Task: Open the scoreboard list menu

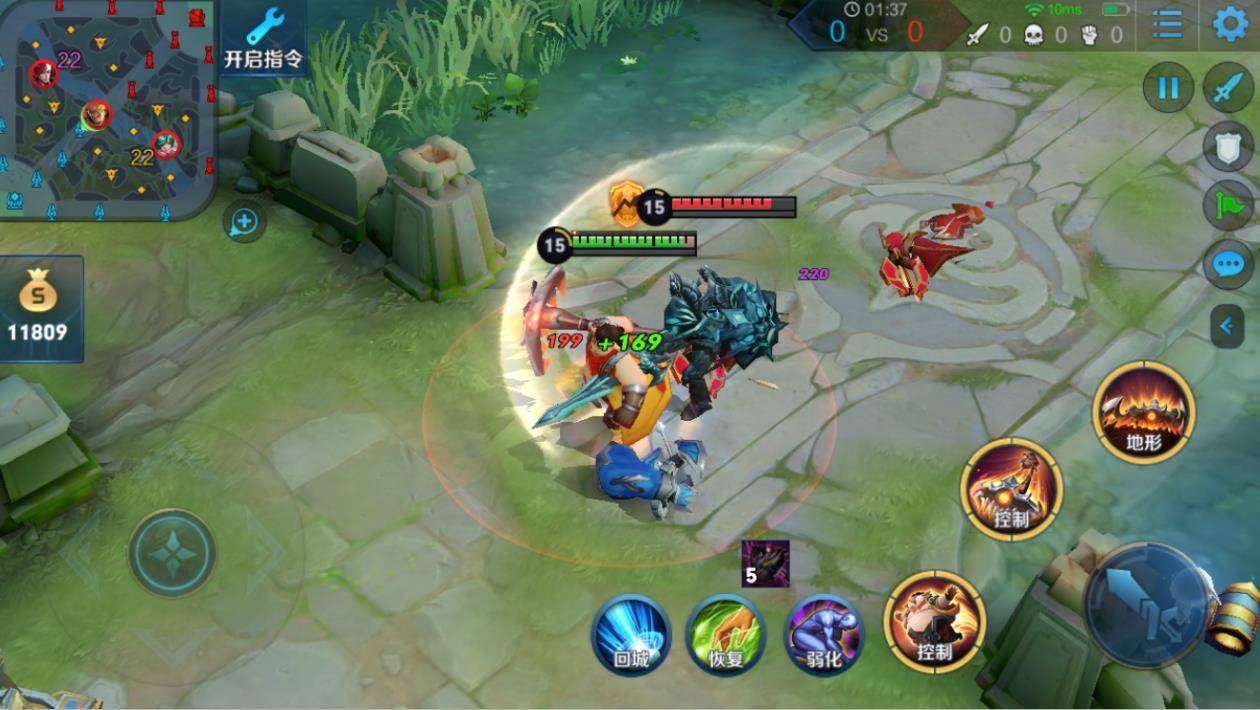Action: [x=1167, y=23]
